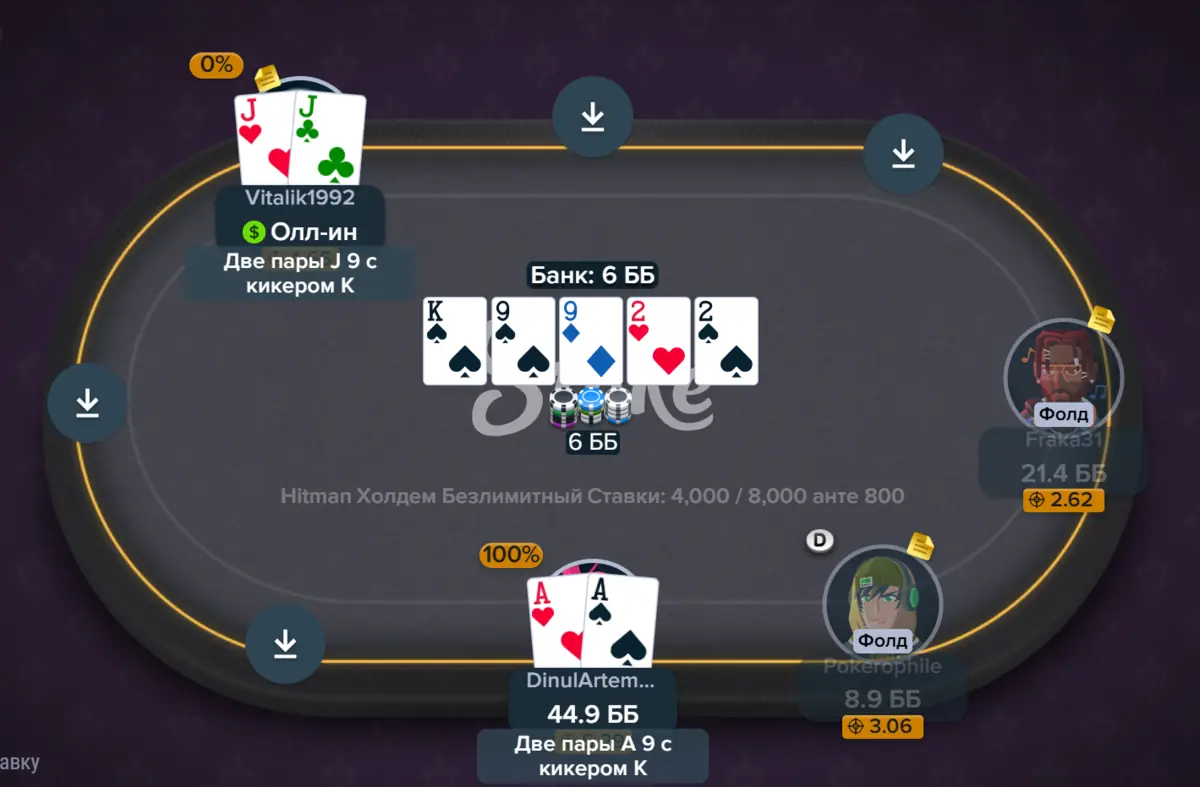This screenshot has width=1200, height=787.
Task: Open the sticky note icon above Vitalik1992
Action: pos(267,77)
